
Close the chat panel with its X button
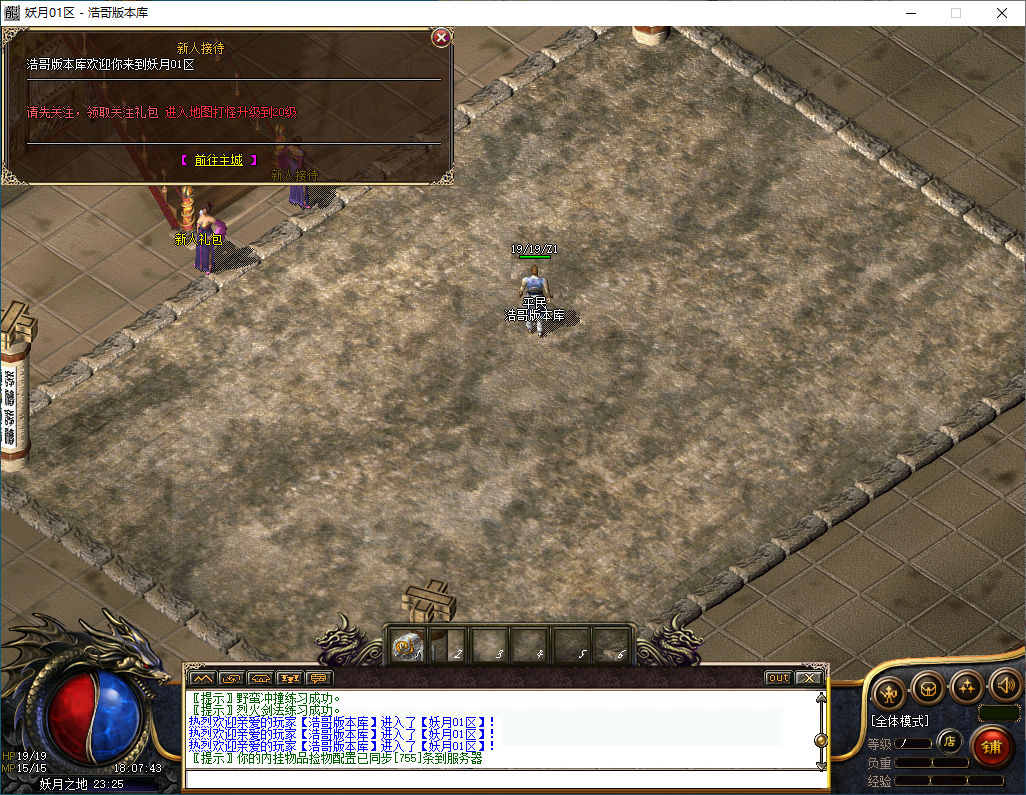point(808,678)
